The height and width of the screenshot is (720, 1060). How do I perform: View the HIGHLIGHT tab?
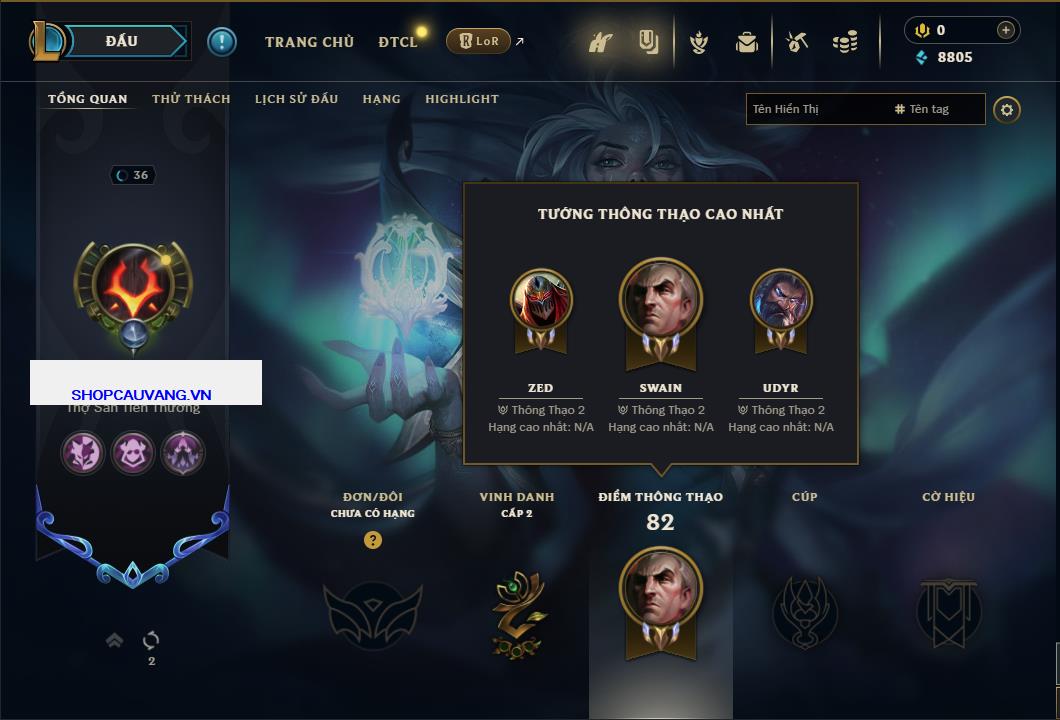tap(461, 99)
